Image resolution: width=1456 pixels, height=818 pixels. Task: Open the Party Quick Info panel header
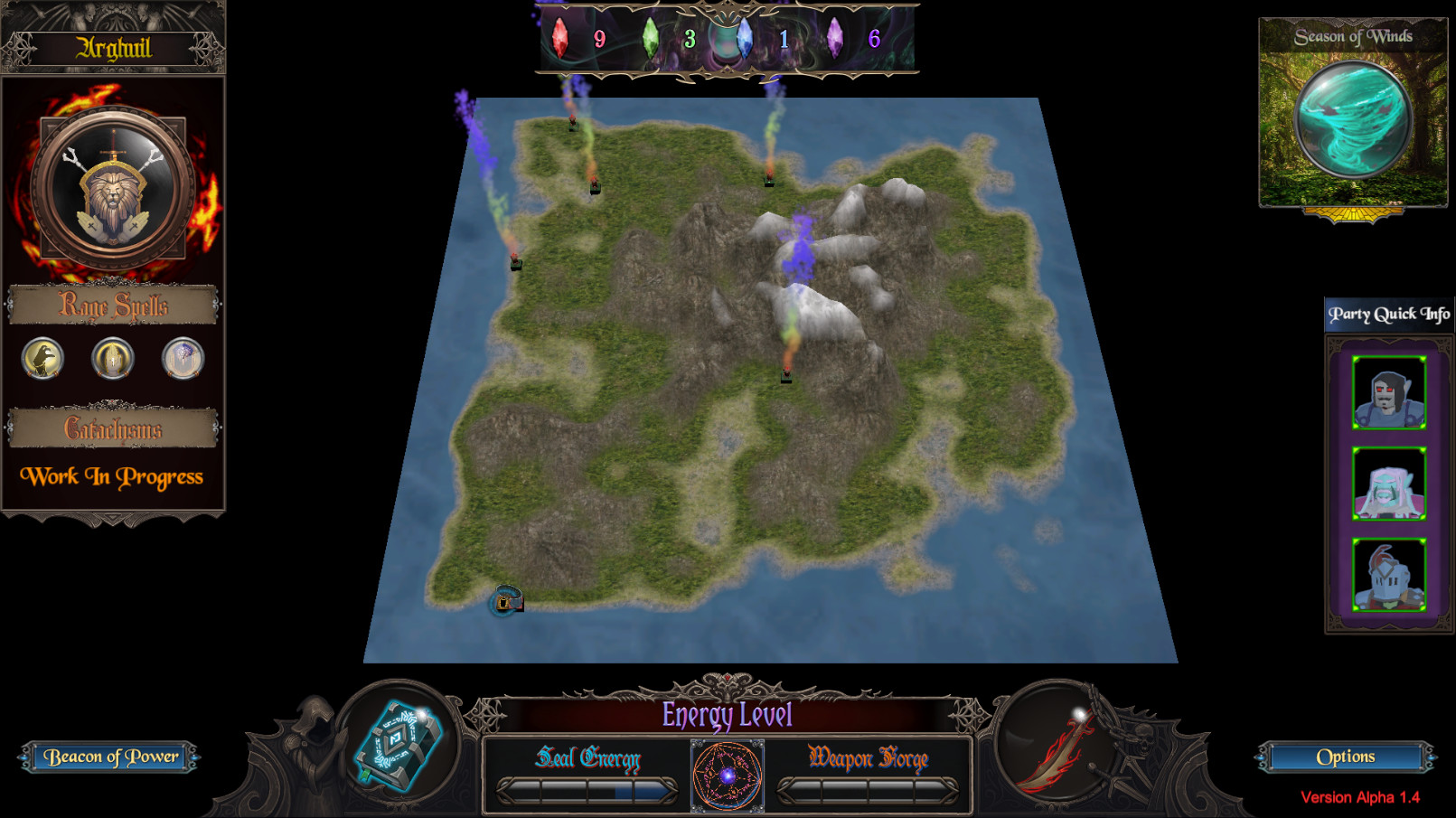(1387, 312)
